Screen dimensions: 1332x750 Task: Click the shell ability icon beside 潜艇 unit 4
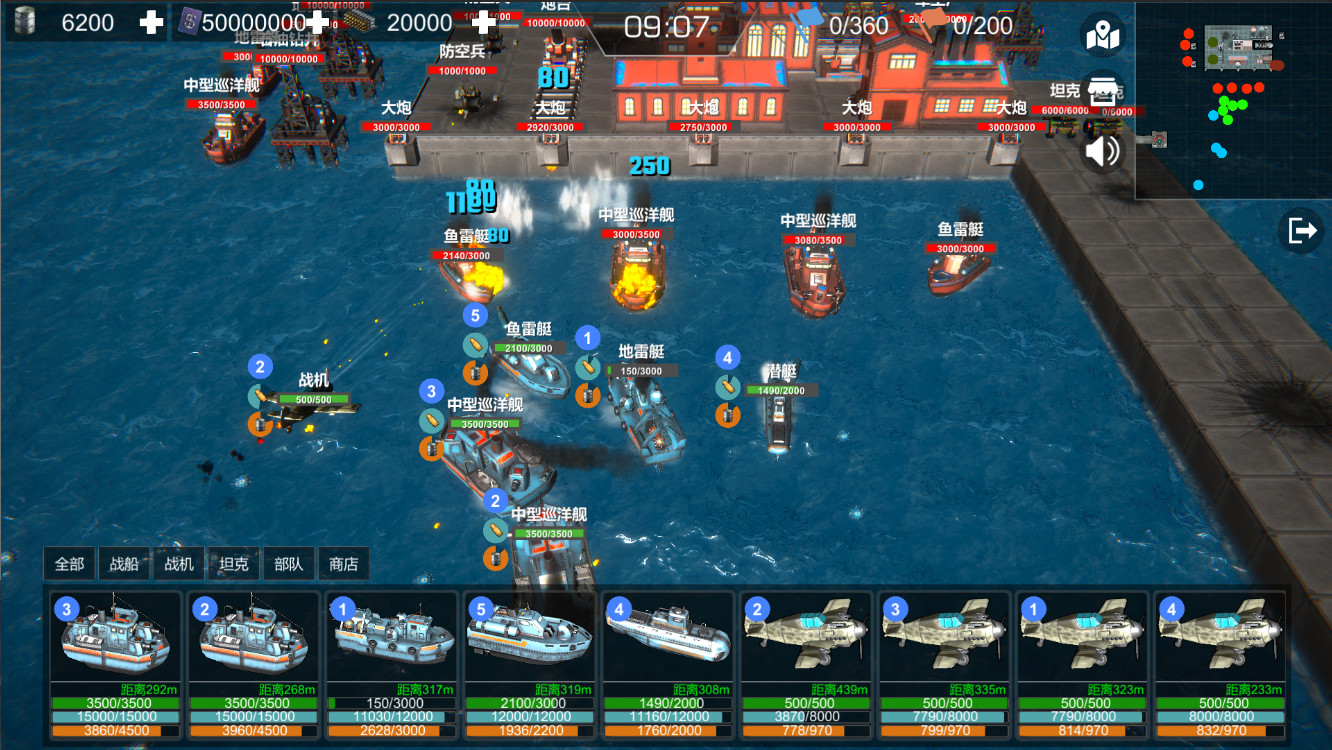point(726,387)
